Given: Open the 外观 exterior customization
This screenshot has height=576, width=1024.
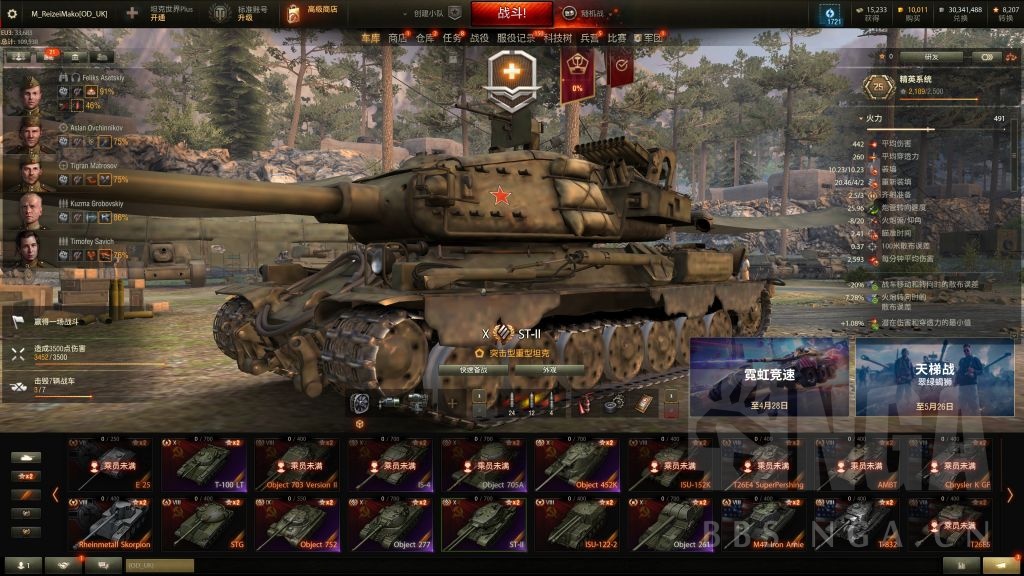Looking at the screenshot, I should click(x=548, y=369).
